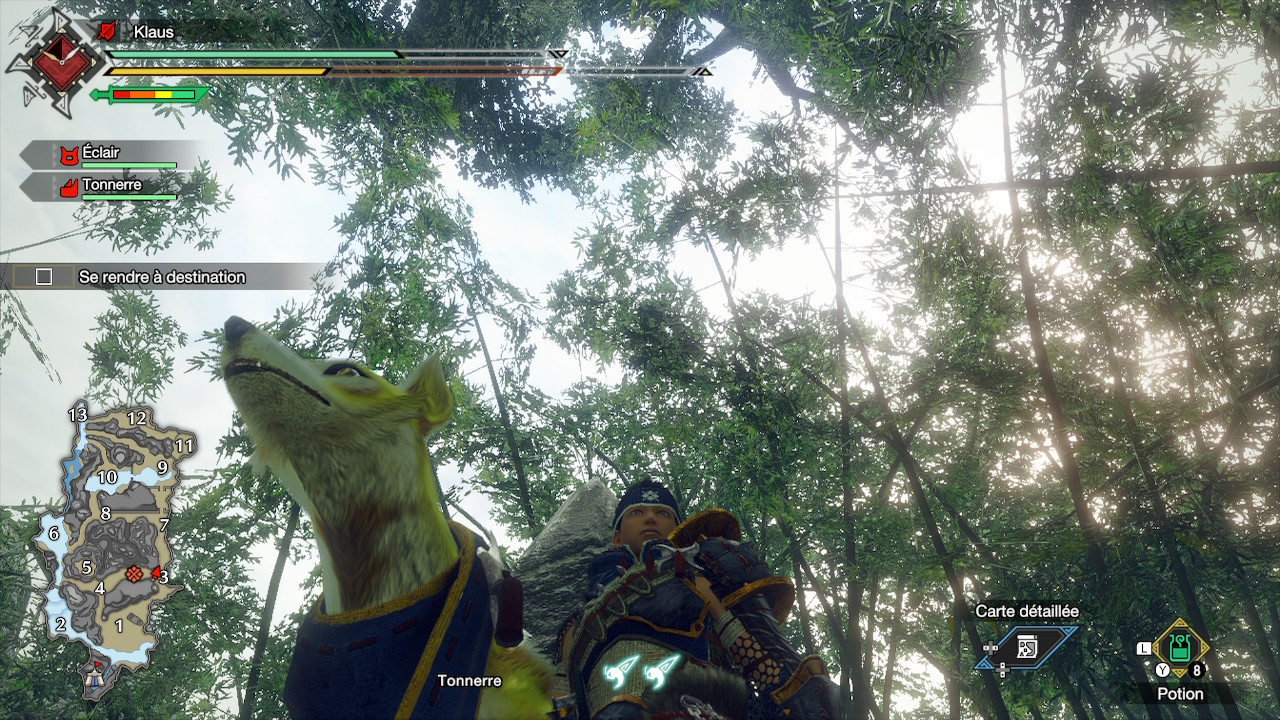Select the Potion item slot
The width and height of the screenshot is (1280, 720).
tap(1180, 649)
